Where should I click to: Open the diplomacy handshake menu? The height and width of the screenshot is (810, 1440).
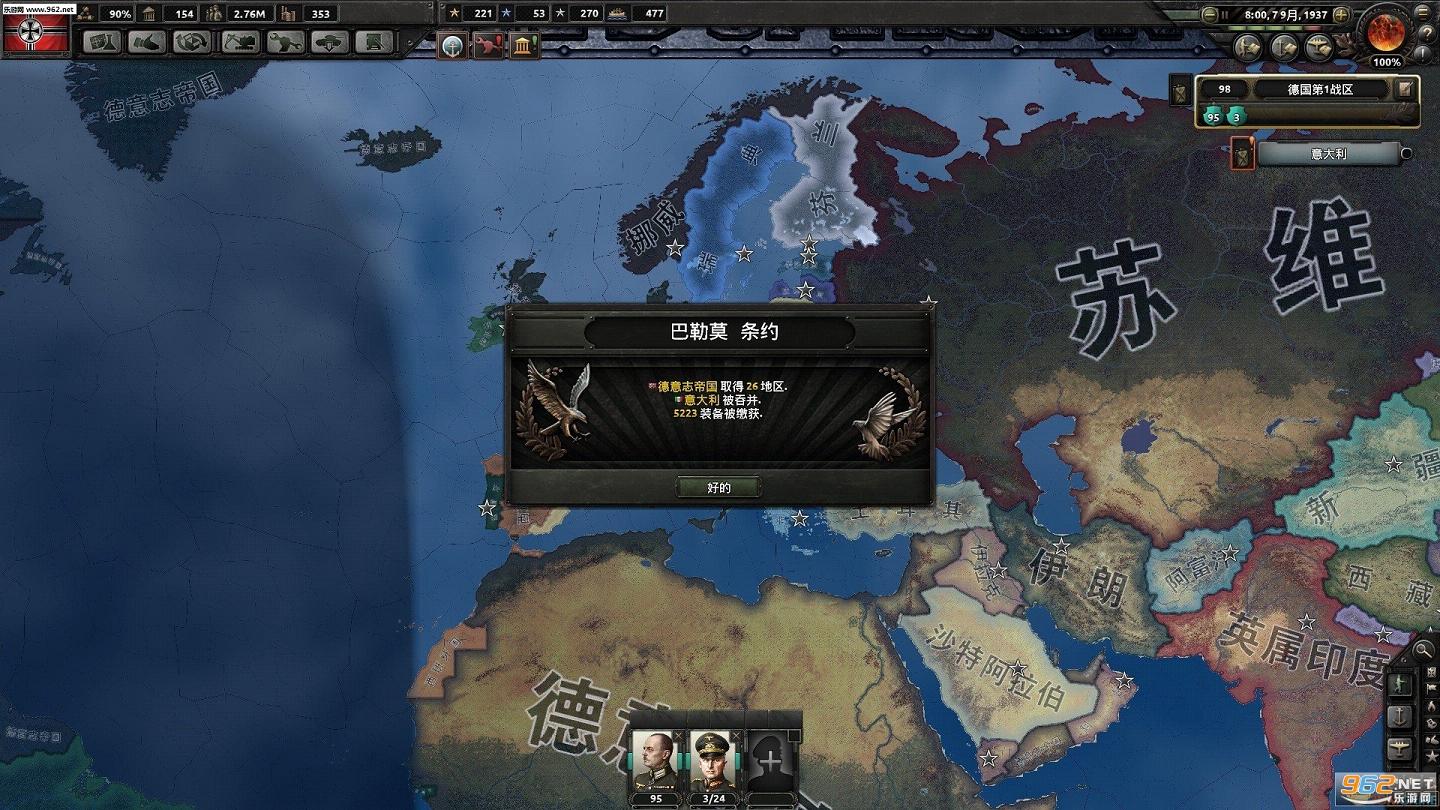(147, 42)
